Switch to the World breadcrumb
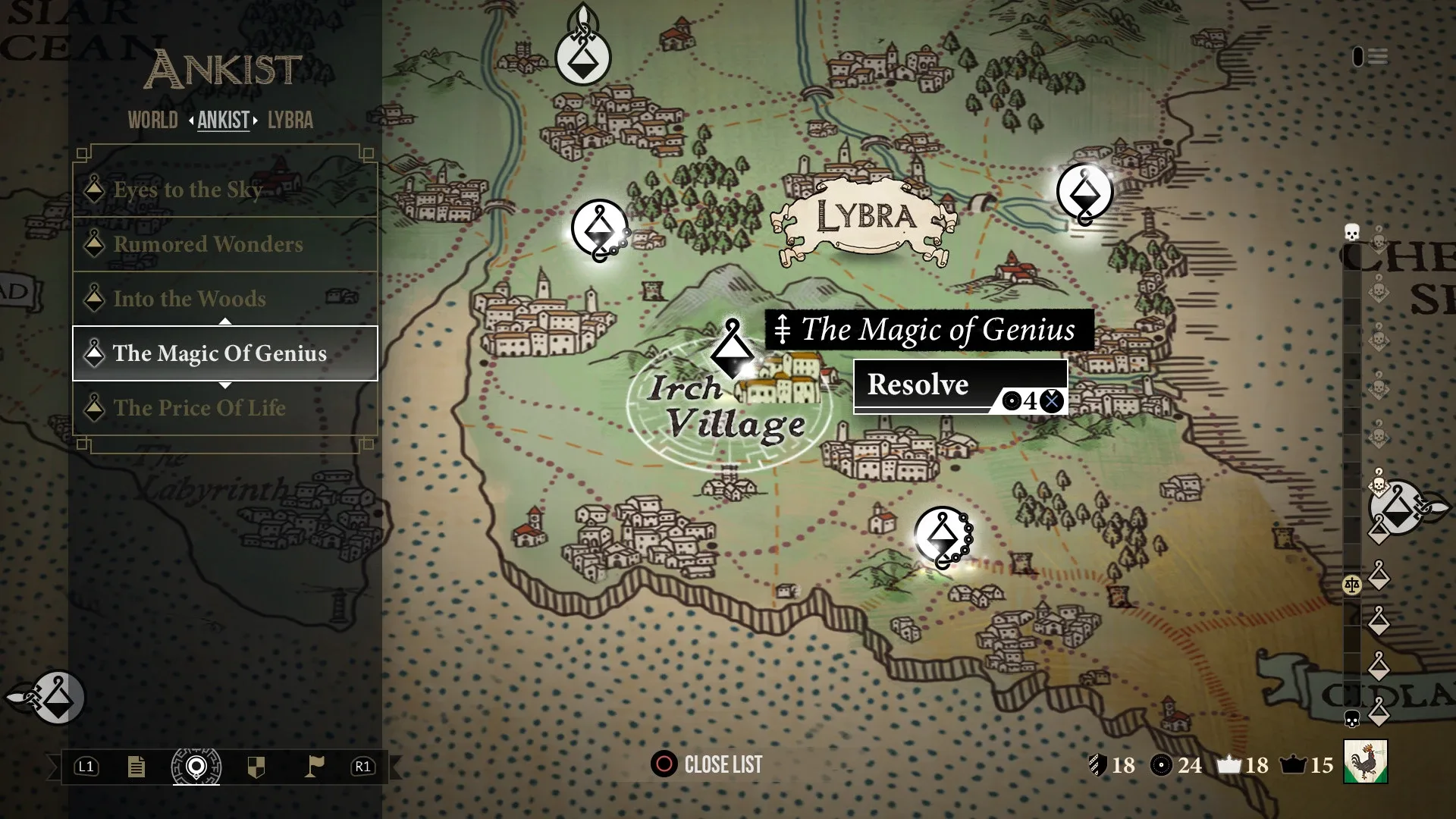 coord(152,121)
